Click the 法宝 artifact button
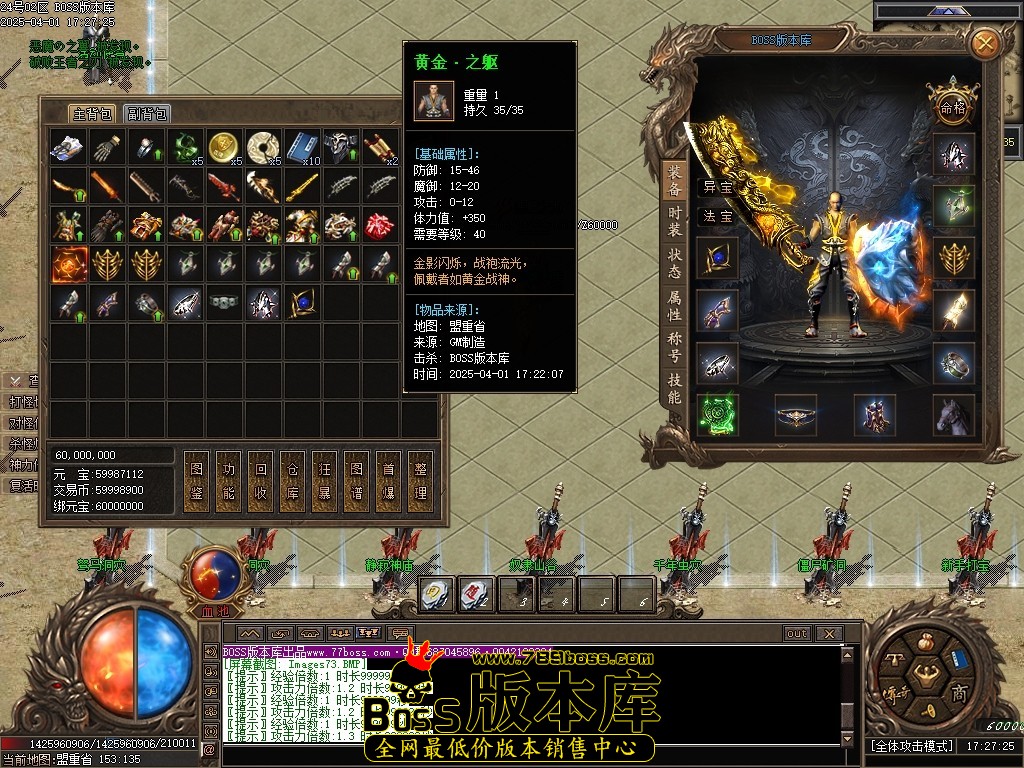Viewport: 1024px width, 768px height. 717,215
